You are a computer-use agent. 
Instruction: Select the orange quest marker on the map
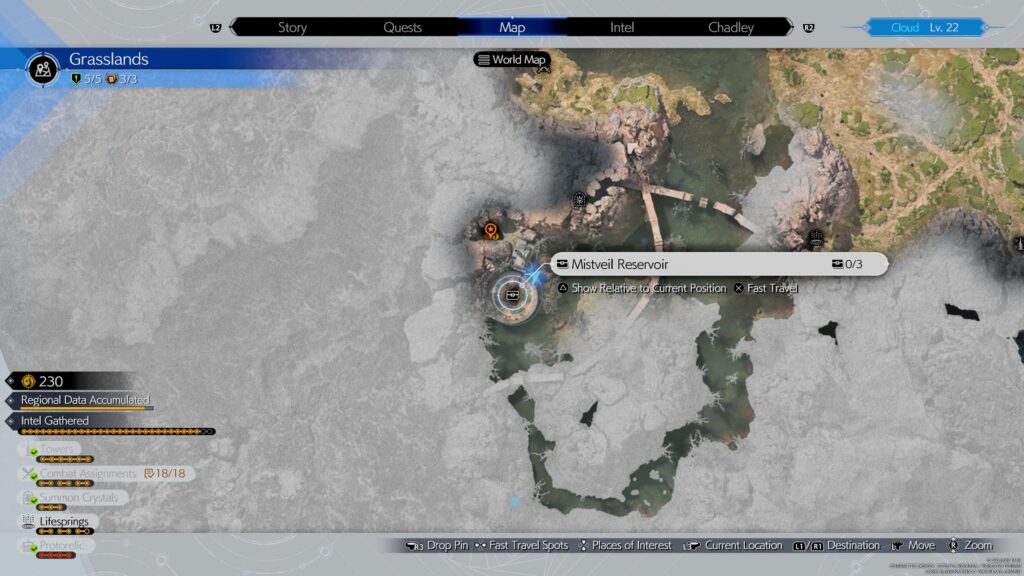click(x=491, y=231)
